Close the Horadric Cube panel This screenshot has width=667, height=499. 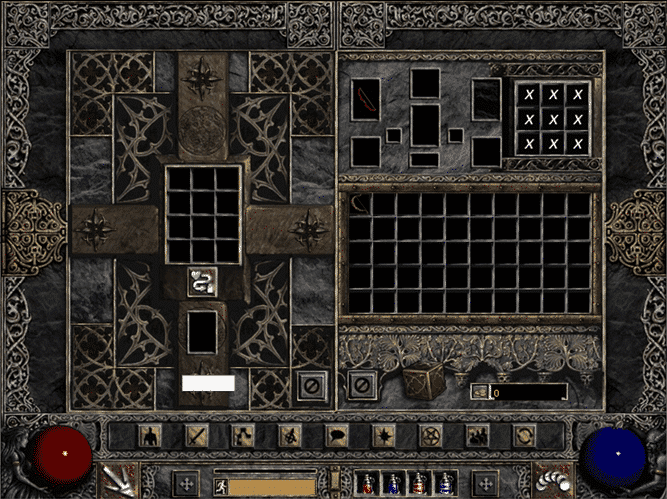[x=312, y=385]
